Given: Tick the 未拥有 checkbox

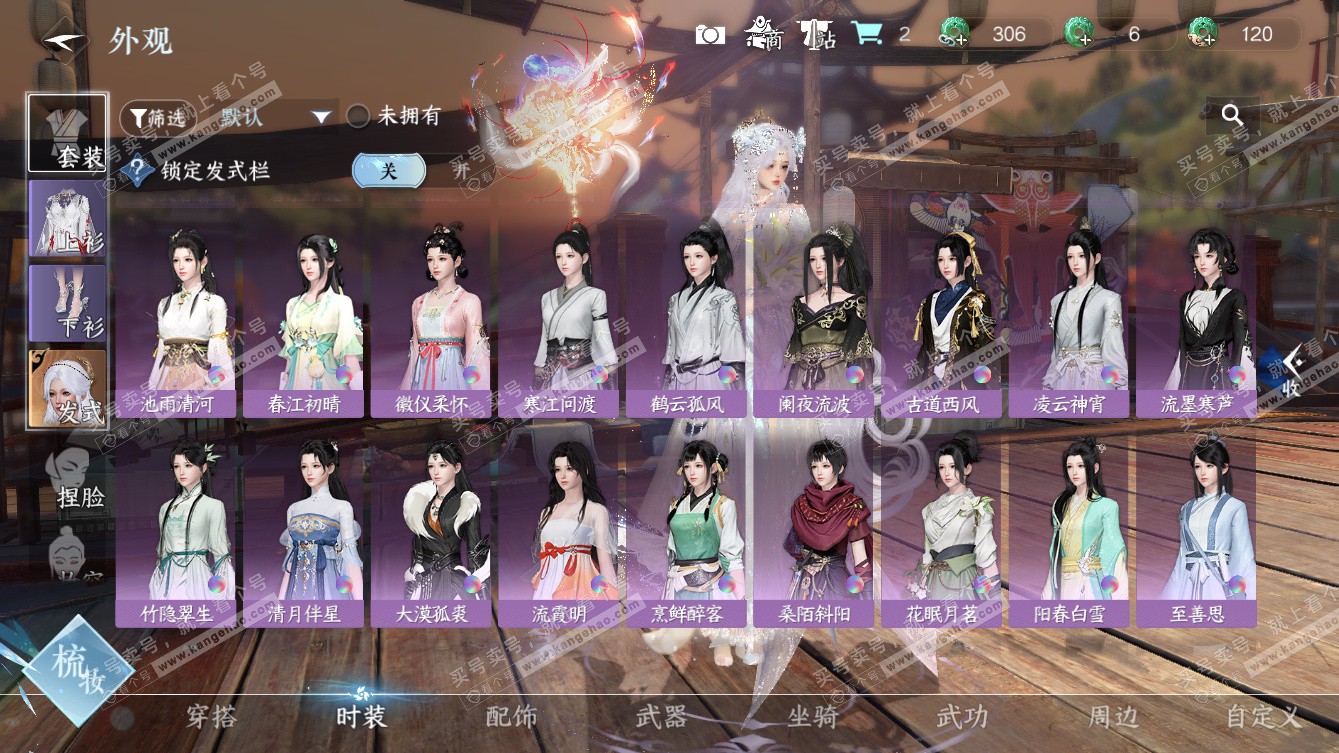Looking at the screenshot, I should point(358,117).
